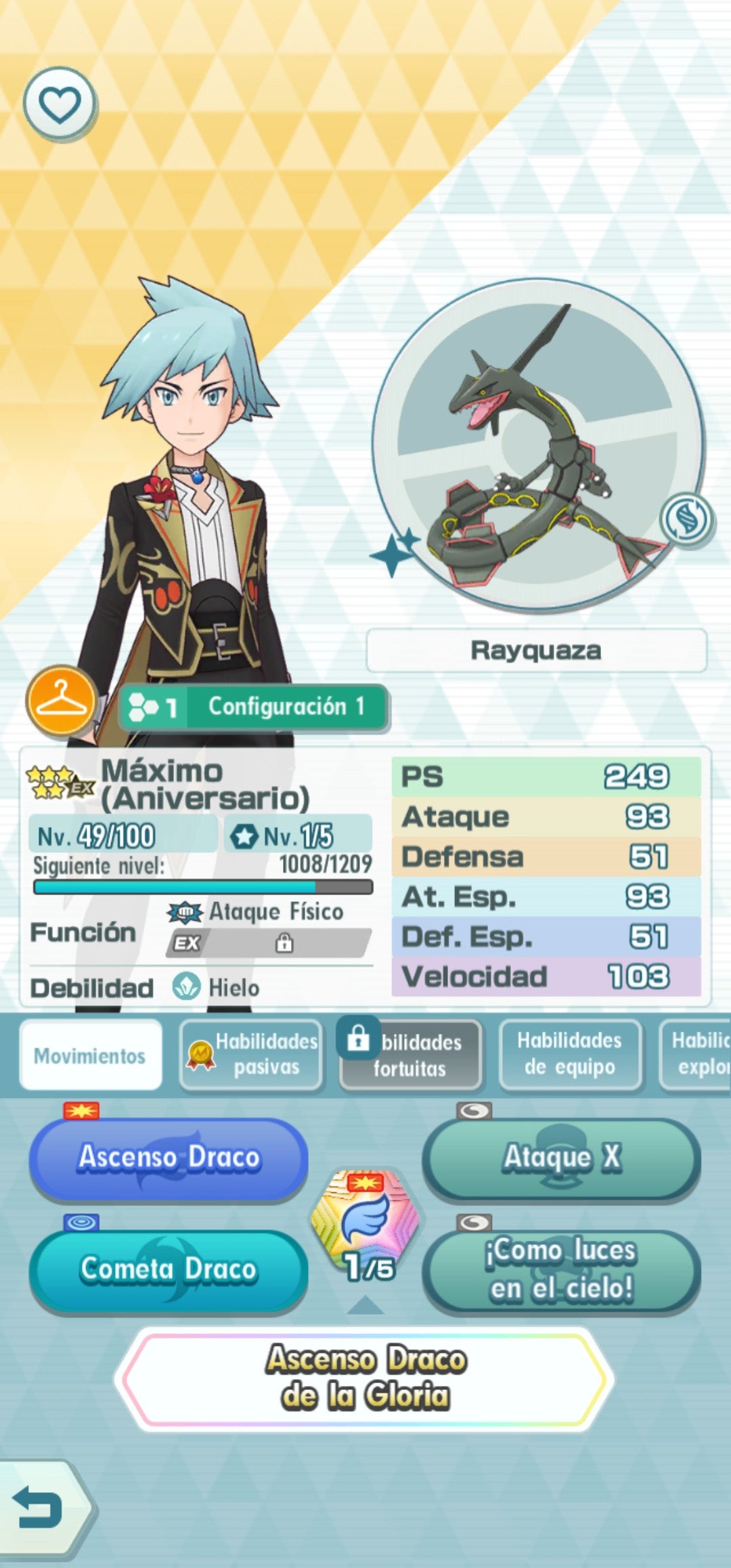
Task: Select the Configuración 1 setup button
Action: [253, 707]
